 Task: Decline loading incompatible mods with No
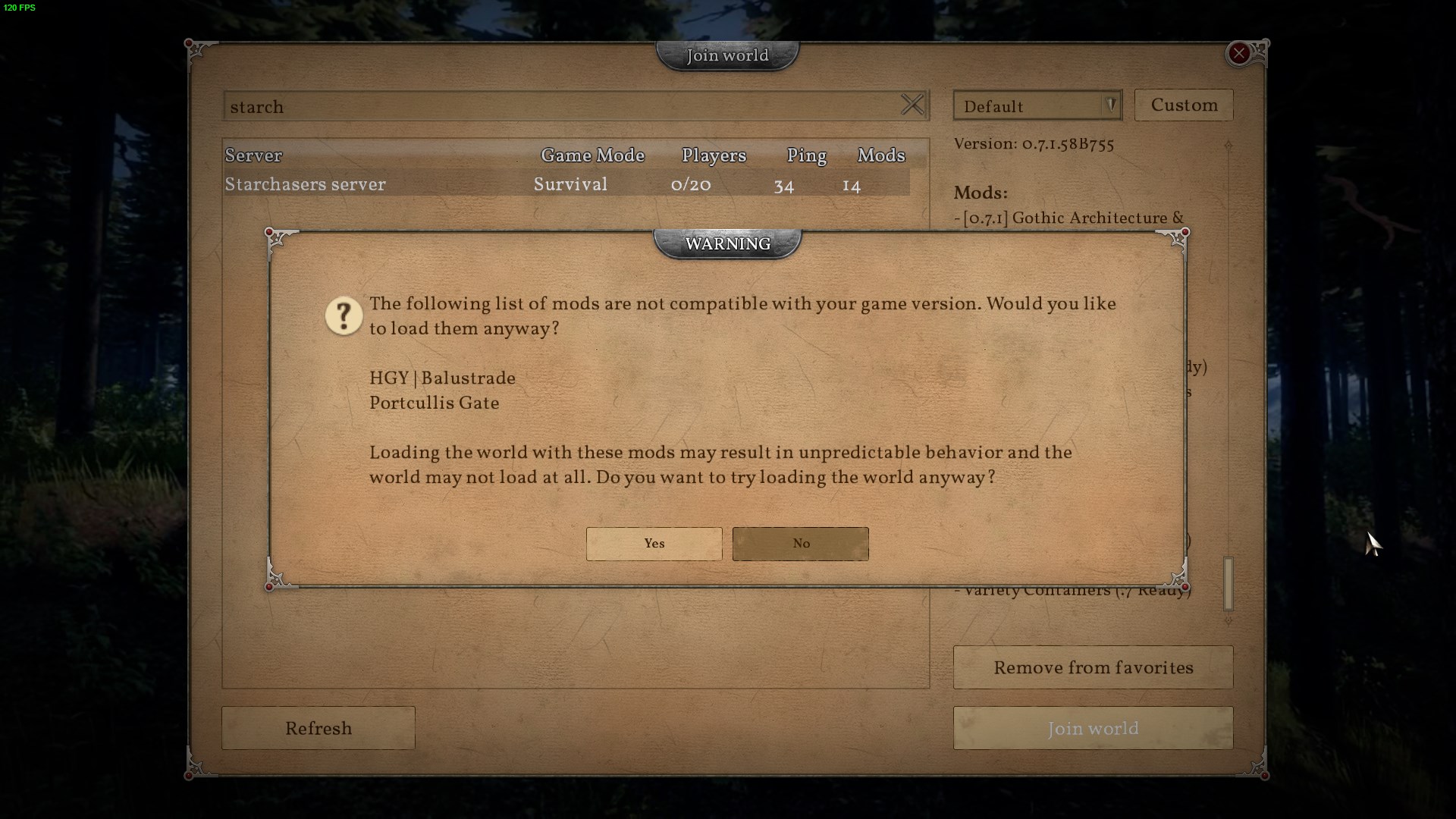pos(800,544)
